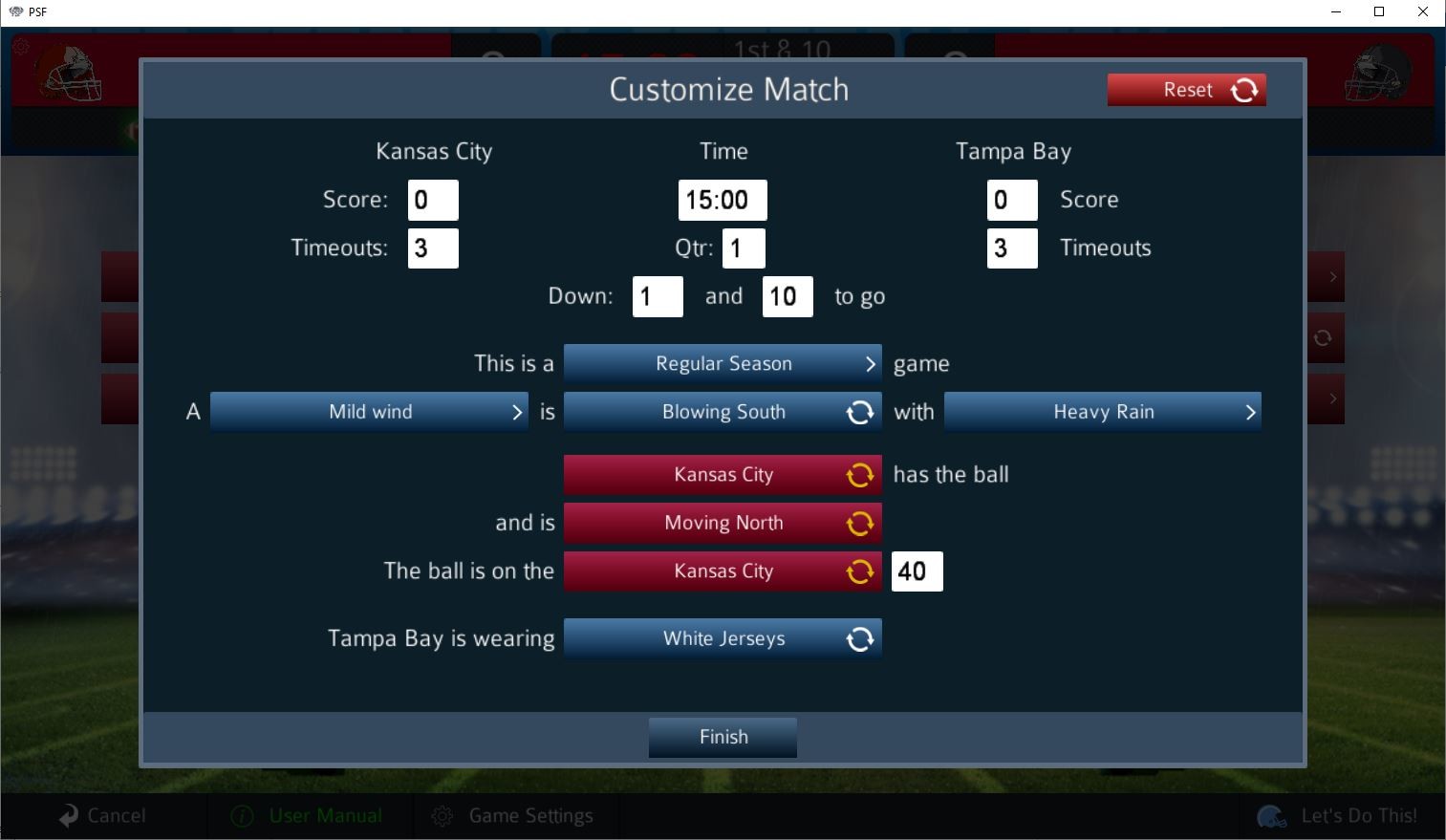Click the Game Settings gear icon
The width and height of the screenshot is (1446, 840).
(x=443, y=815)
